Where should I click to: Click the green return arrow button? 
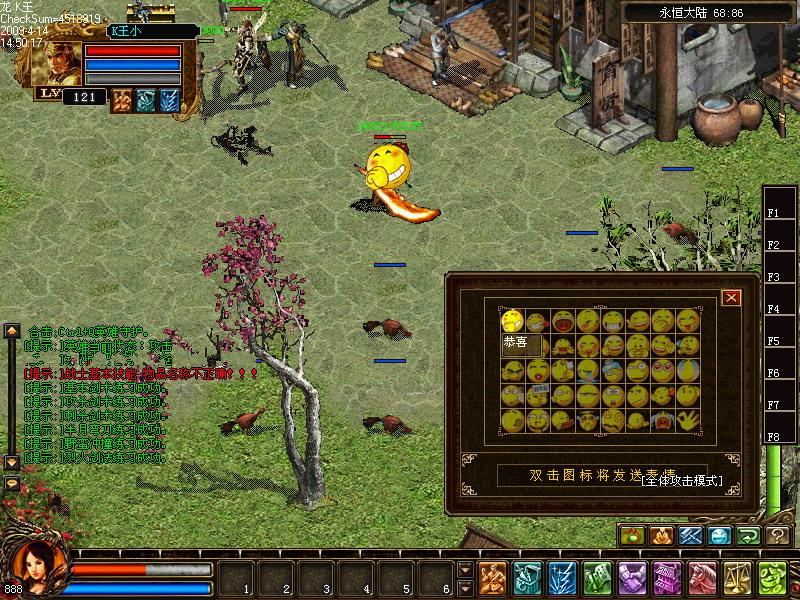[x=749, y=536]
